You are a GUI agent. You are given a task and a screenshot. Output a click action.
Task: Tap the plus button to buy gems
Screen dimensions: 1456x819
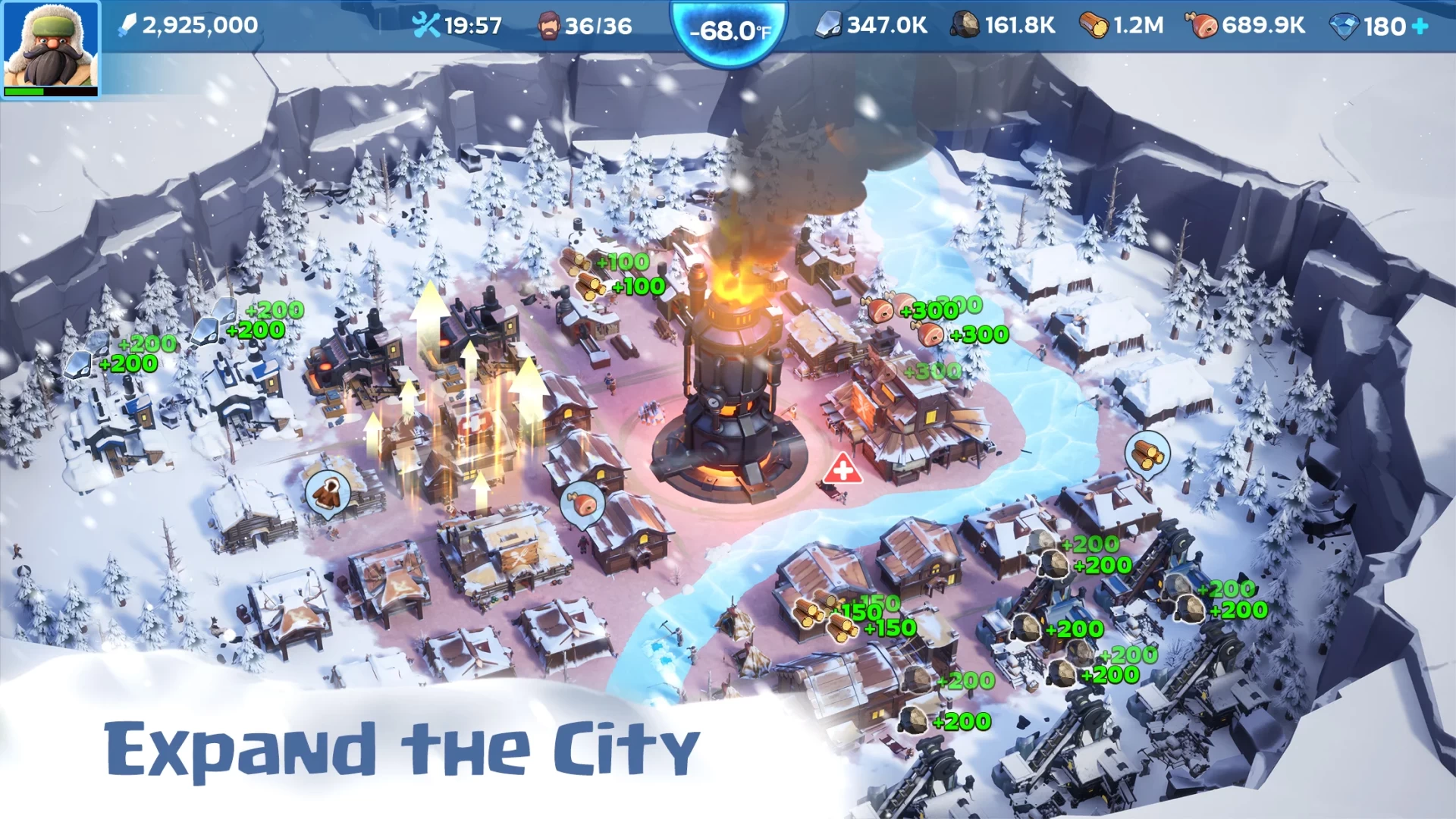(1420, 27)
